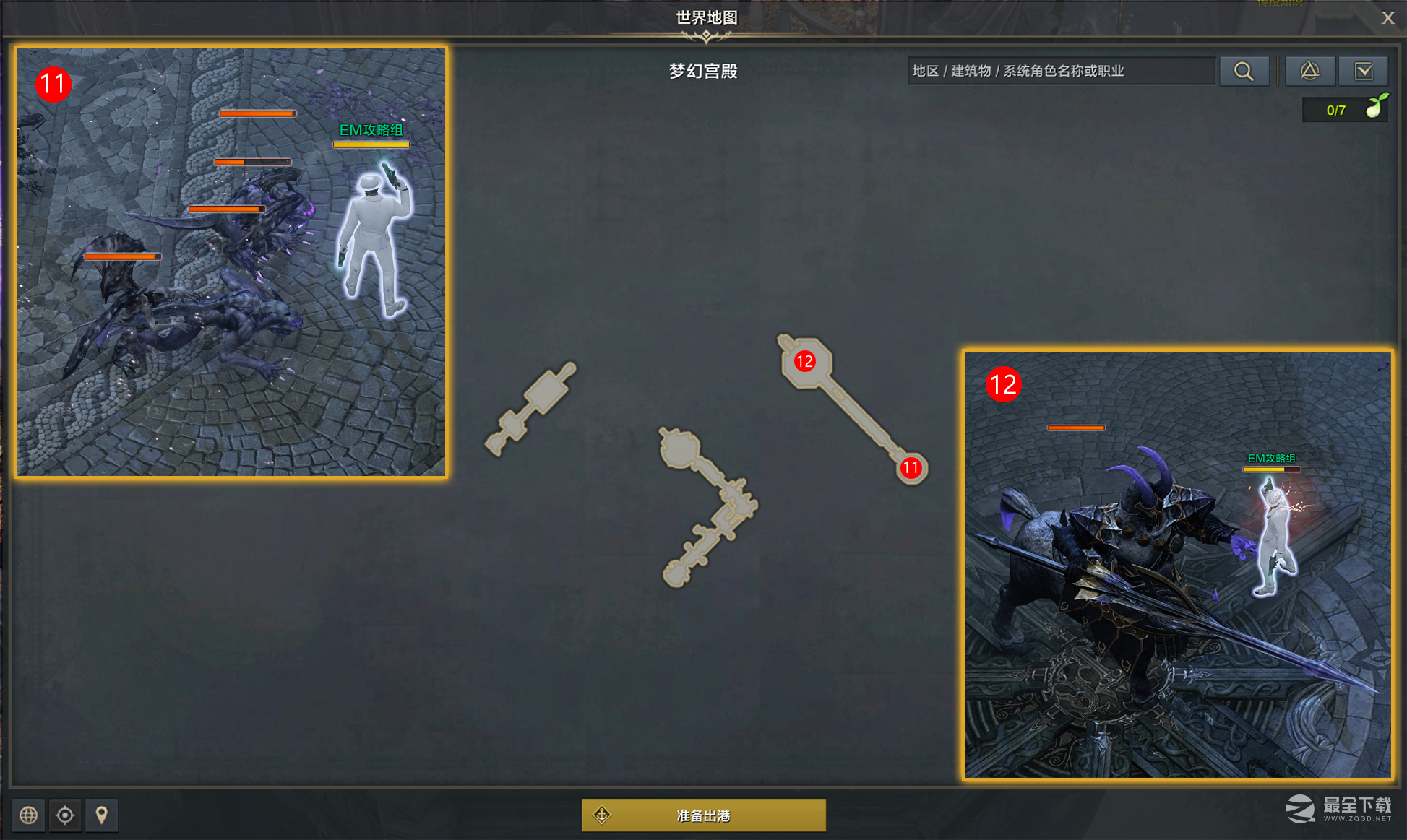Select the location pin marker icon

101,815
